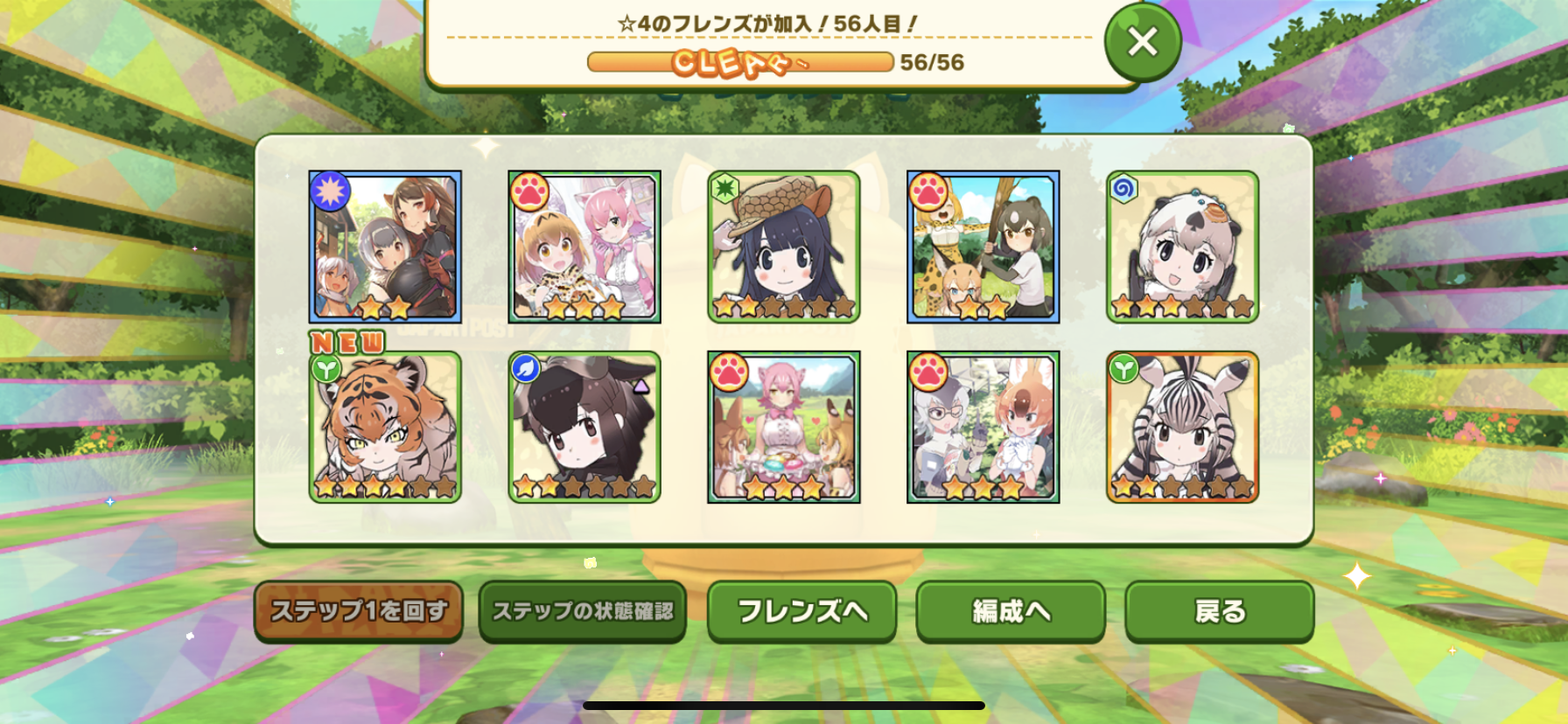Check step status (ステップの状態確認)

[583, 611]
